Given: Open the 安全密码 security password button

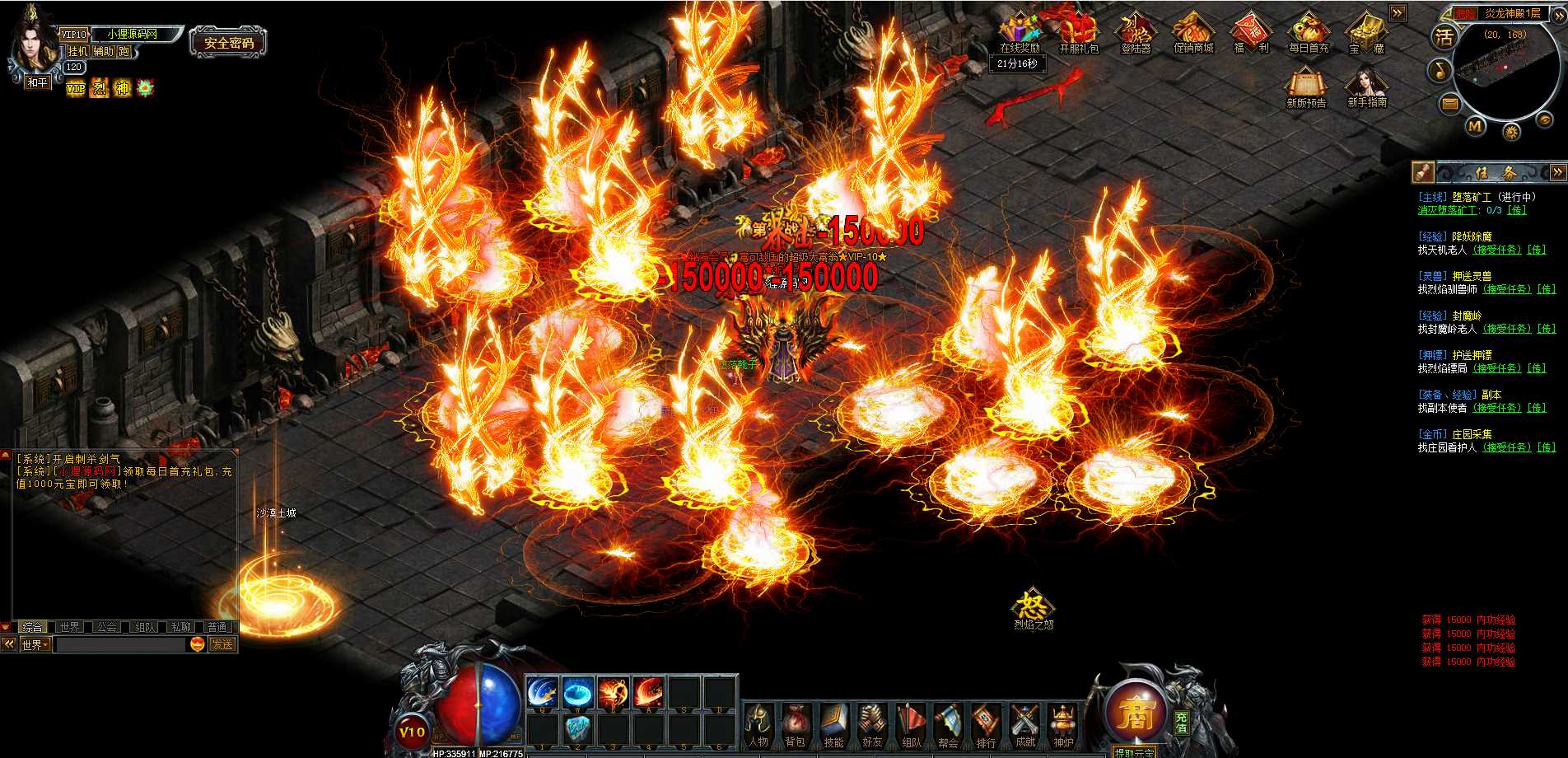Looking at the screenshot, I should point(229,43).
